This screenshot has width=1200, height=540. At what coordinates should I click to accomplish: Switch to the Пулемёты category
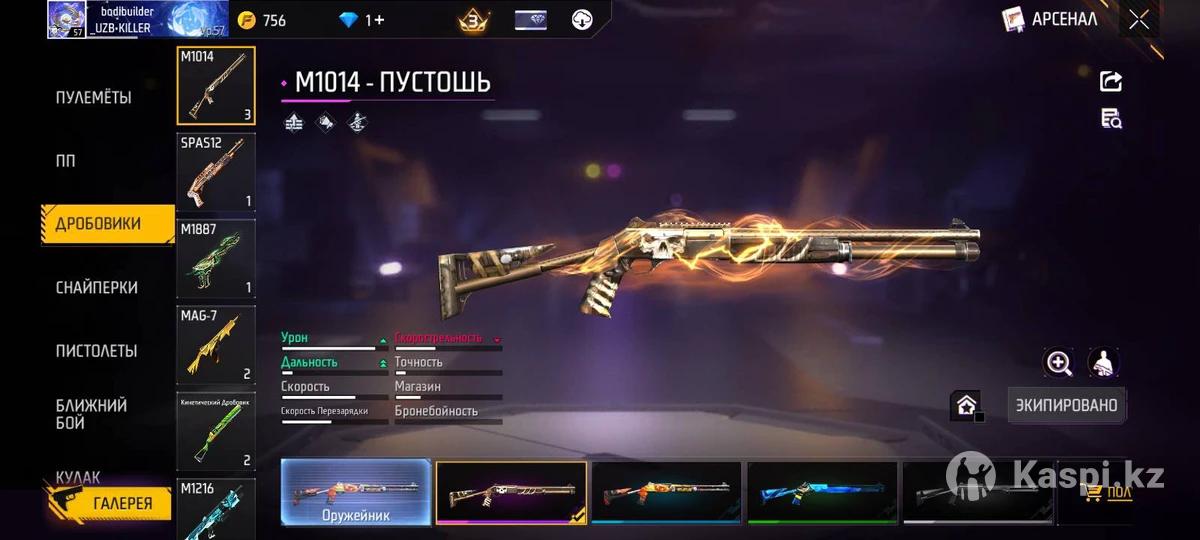93,97
